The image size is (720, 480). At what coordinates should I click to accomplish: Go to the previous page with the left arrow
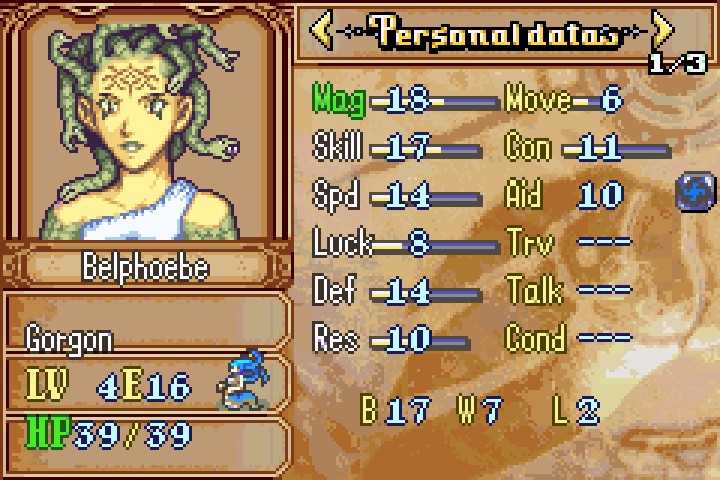point(322,30)
